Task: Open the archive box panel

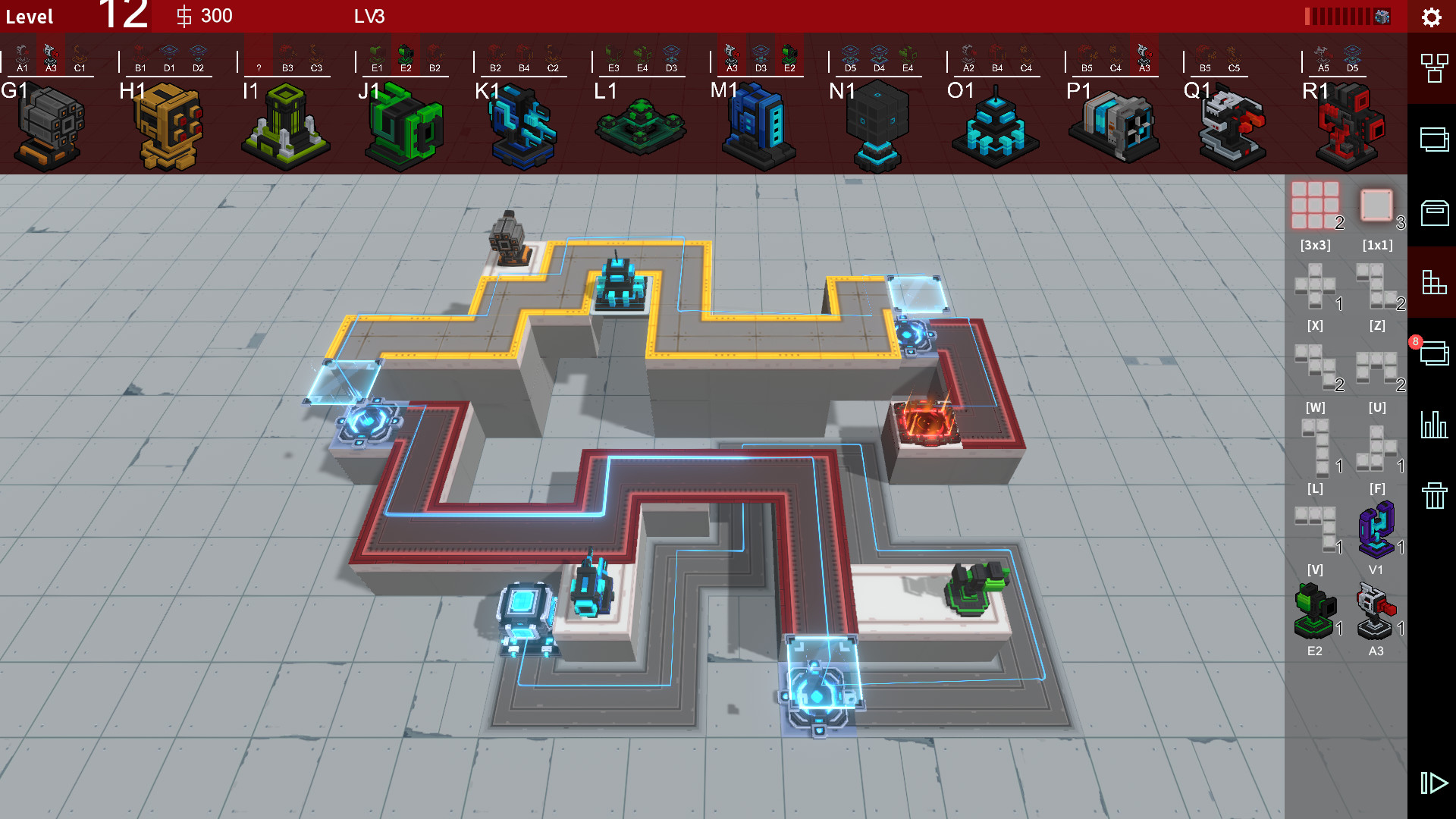Action: click(x=1432, y=211)
